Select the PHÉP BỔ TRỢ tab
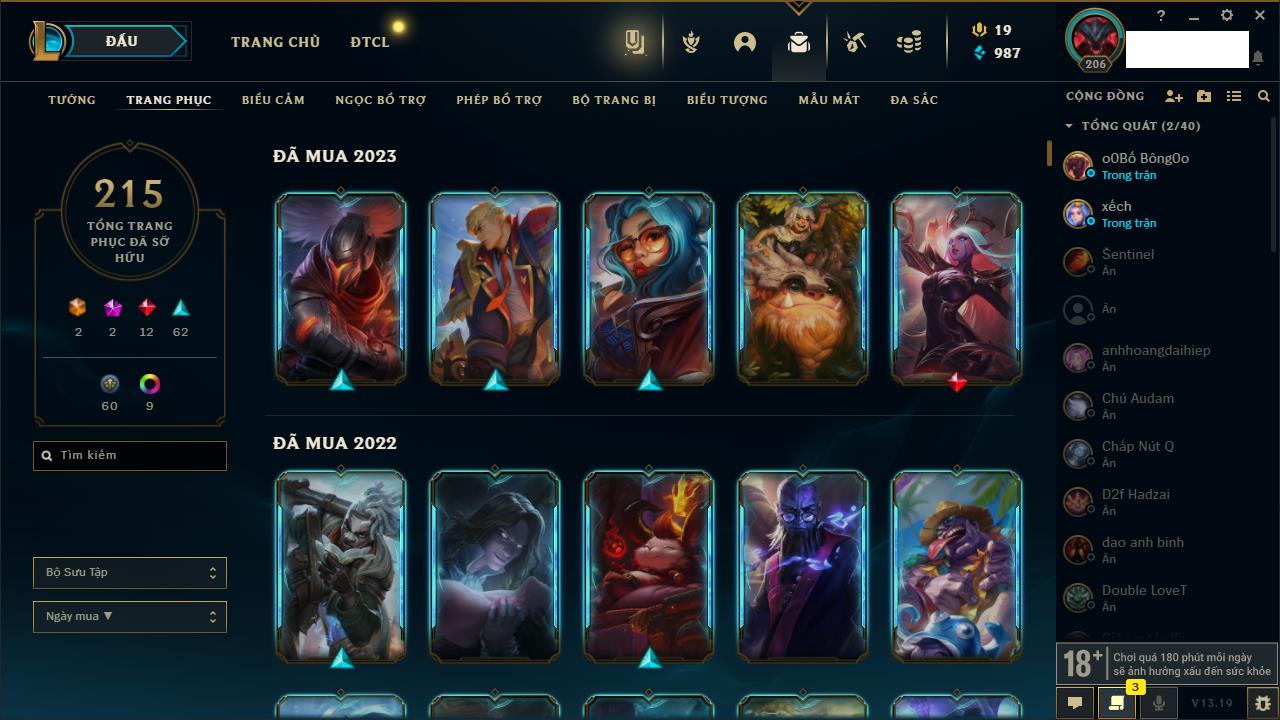 coord(499,100)
